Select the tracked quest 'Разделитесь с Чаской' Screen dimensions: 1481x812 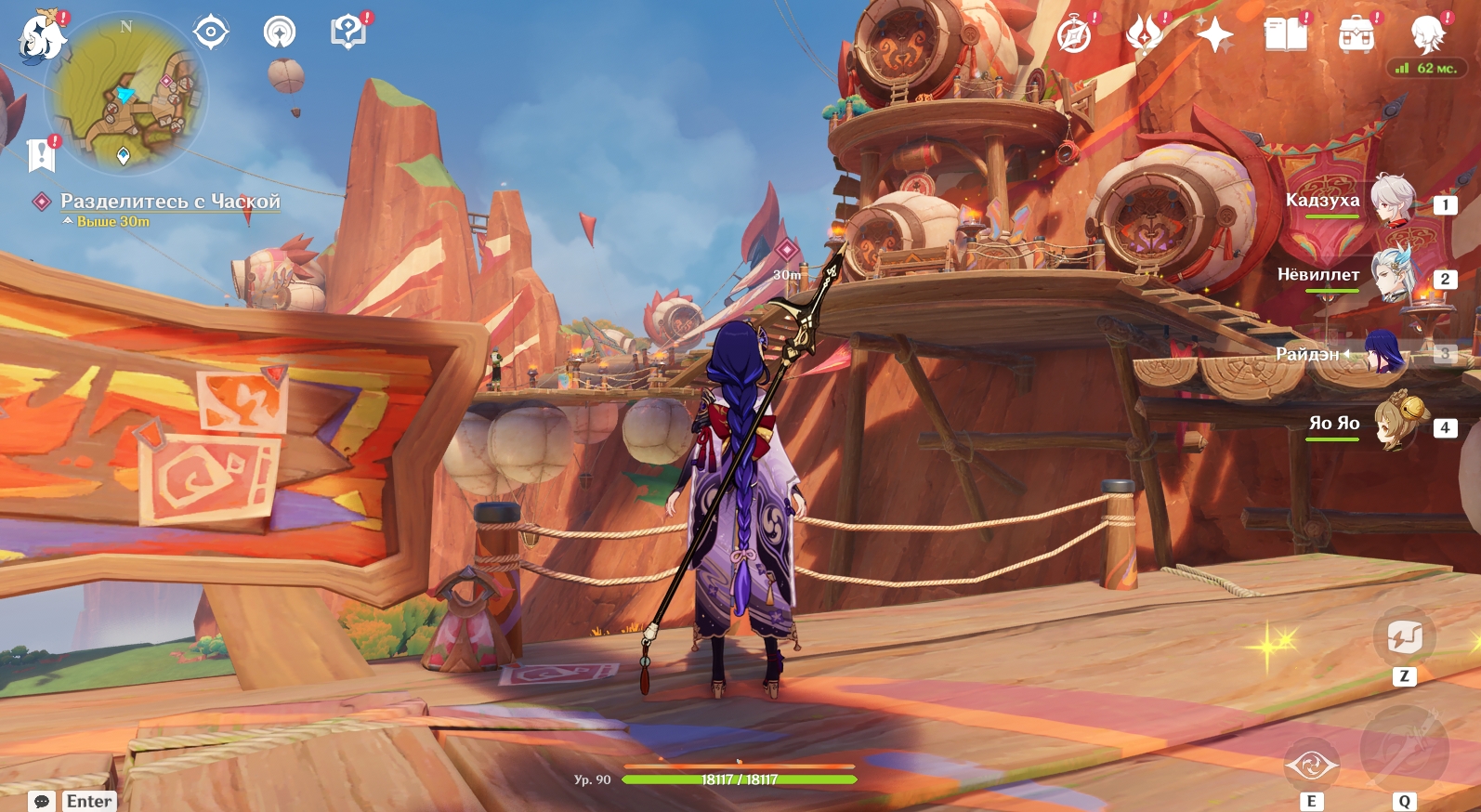(169, 202)
